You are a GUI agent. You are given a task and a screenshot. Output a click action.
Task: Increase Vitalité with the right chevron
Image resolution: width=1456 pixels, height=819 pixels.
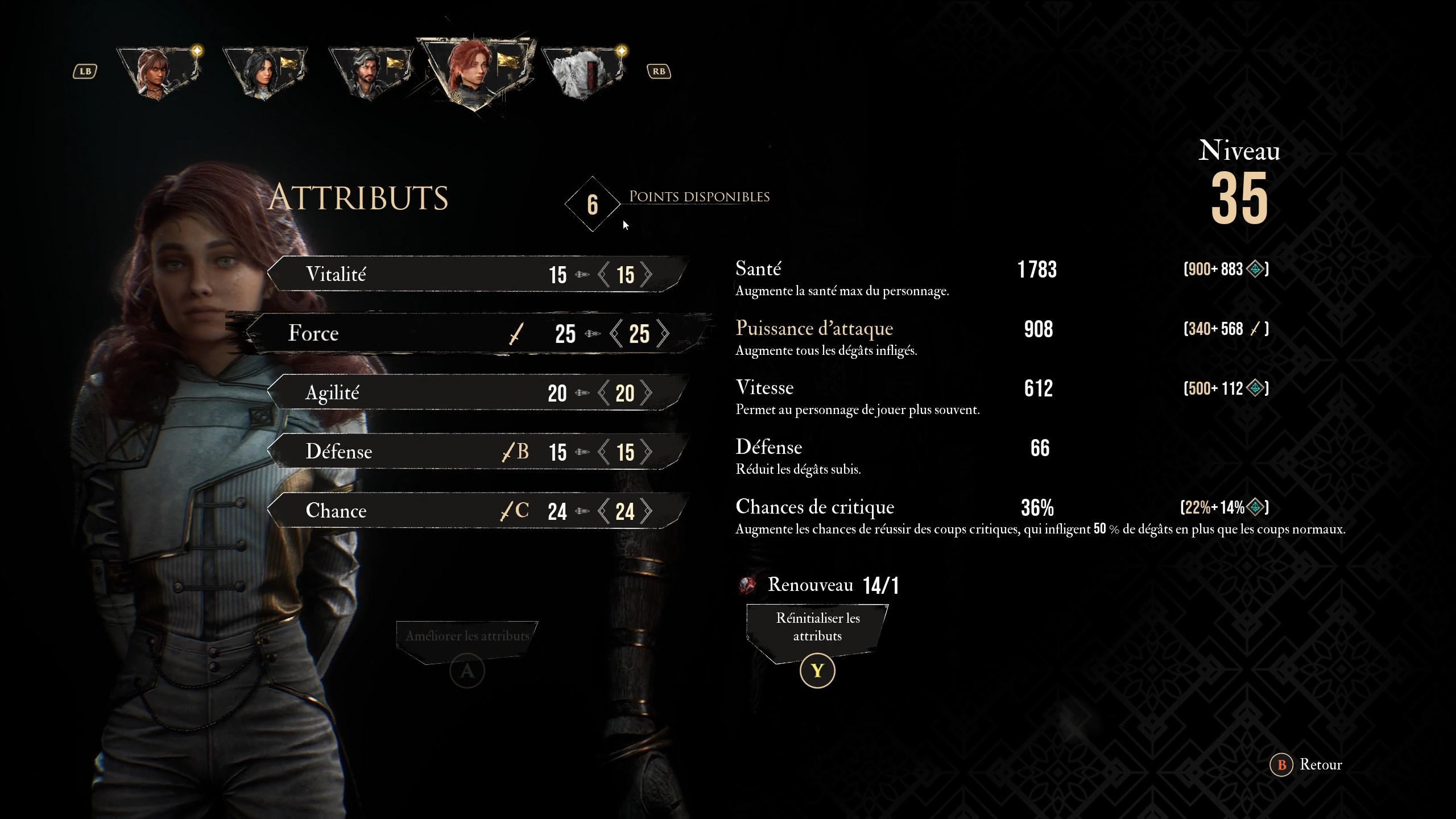pyautogui.click(x=647, y=274)
